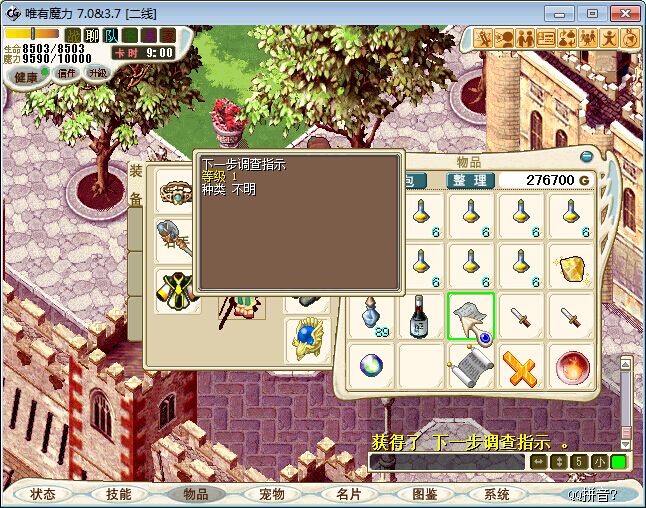The height and width of the screenshot is (508, 646).
Task: Select the rolled scroll item
Action: 470,367
